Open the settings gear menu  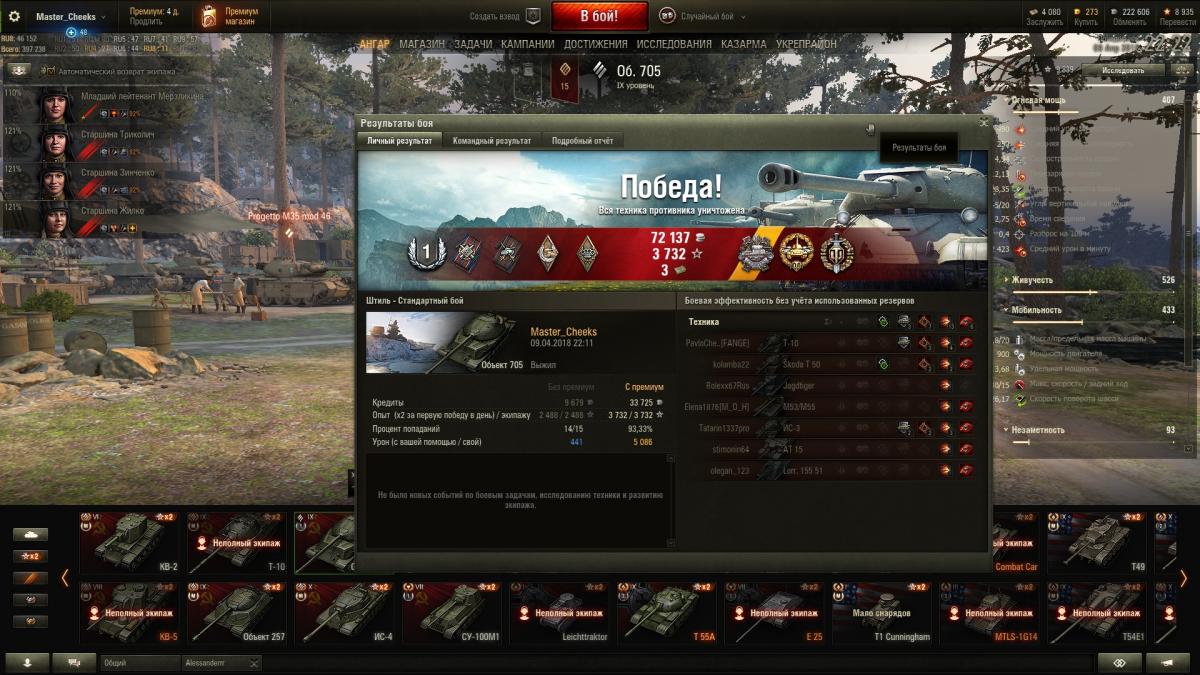click(x=14, y=16)
